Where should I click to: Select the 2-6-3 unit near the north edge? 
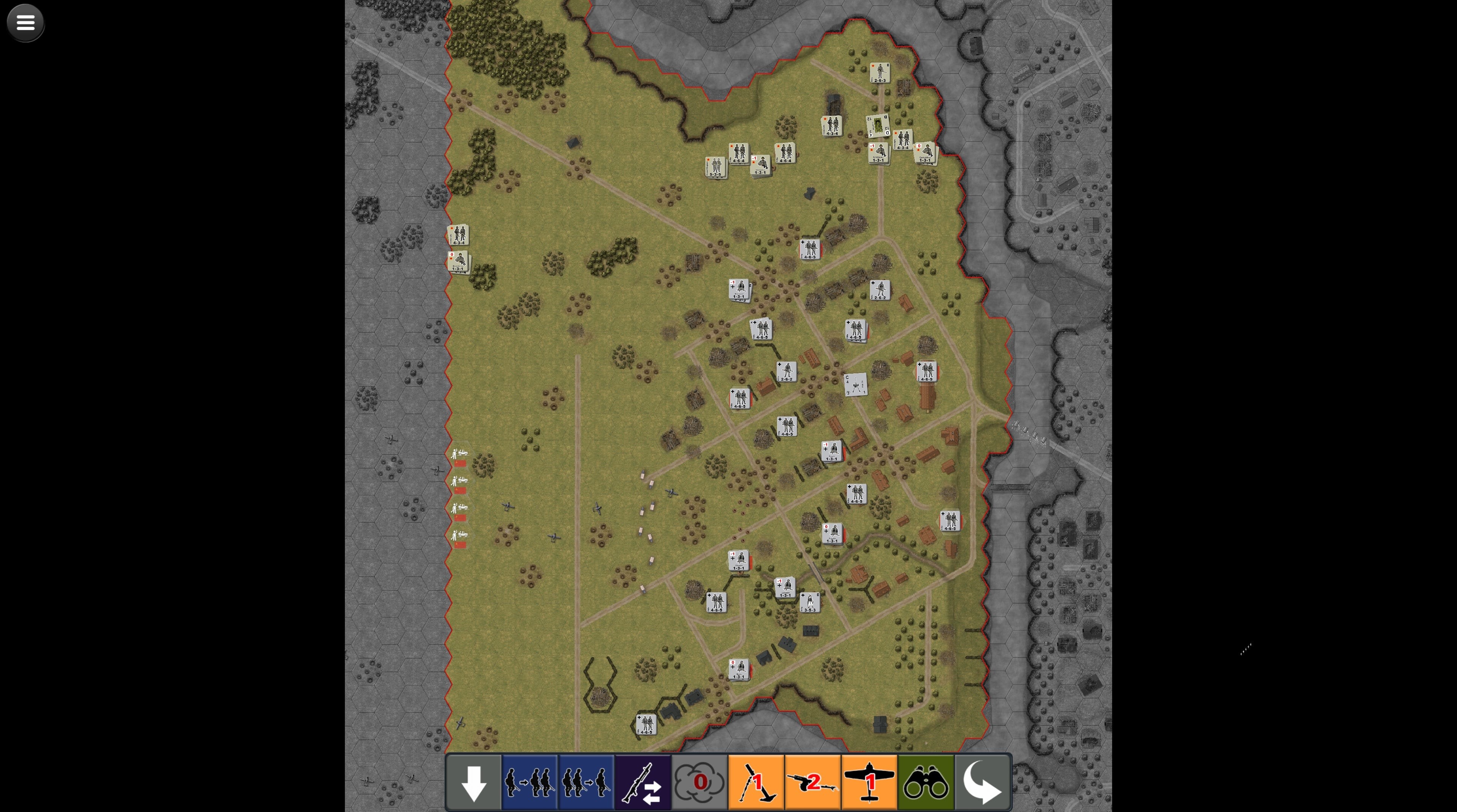(880, 72)
